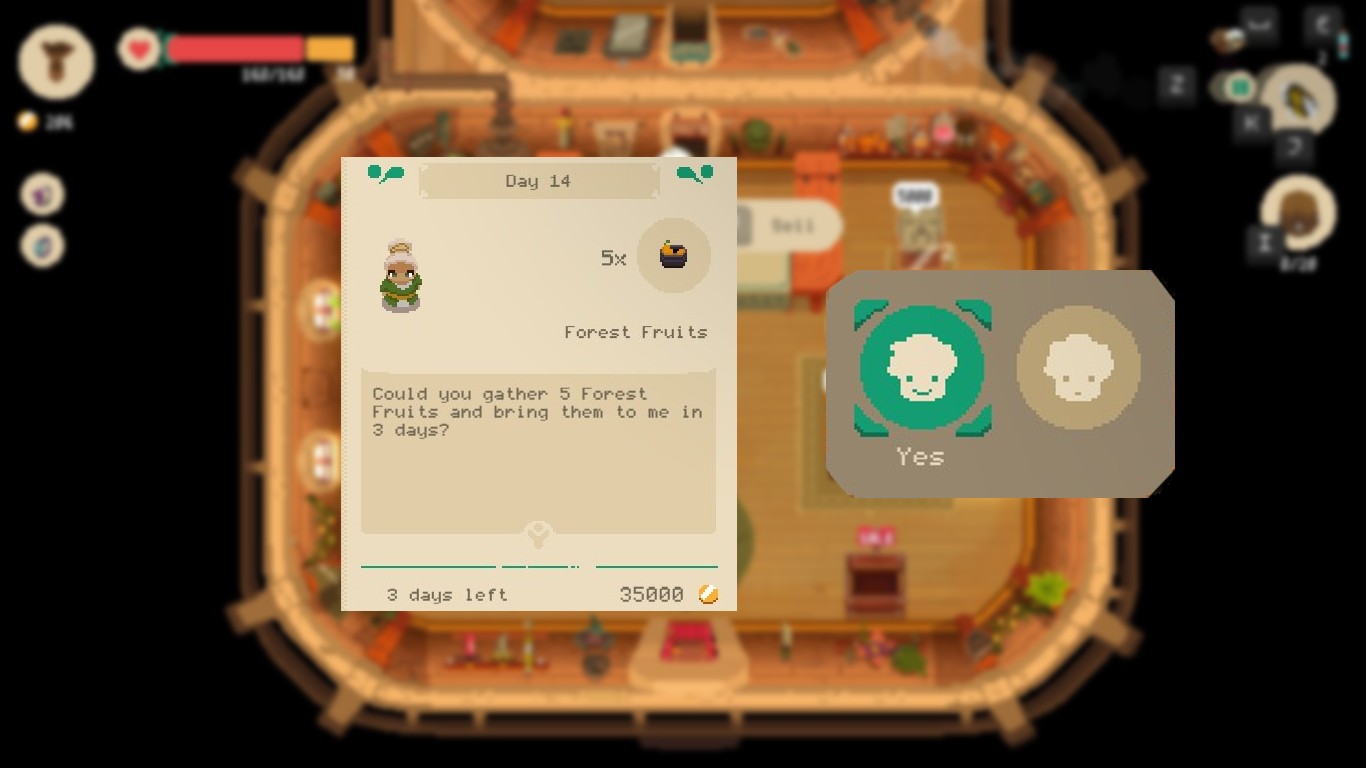
Task: Click the Z key prompt button top-right
Action: 1180,86
